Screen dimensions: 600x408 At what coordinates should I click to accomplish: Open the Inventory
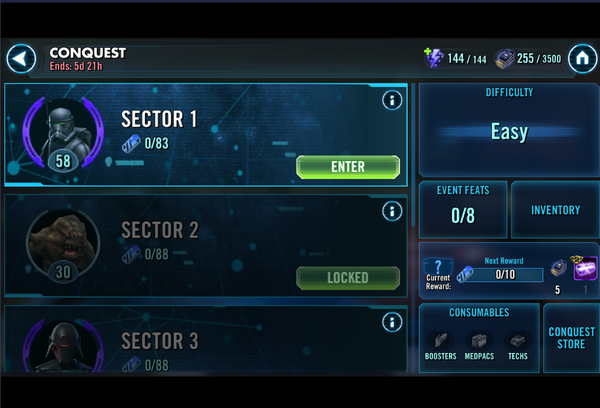pyautogui.click(x=555, y=210)
